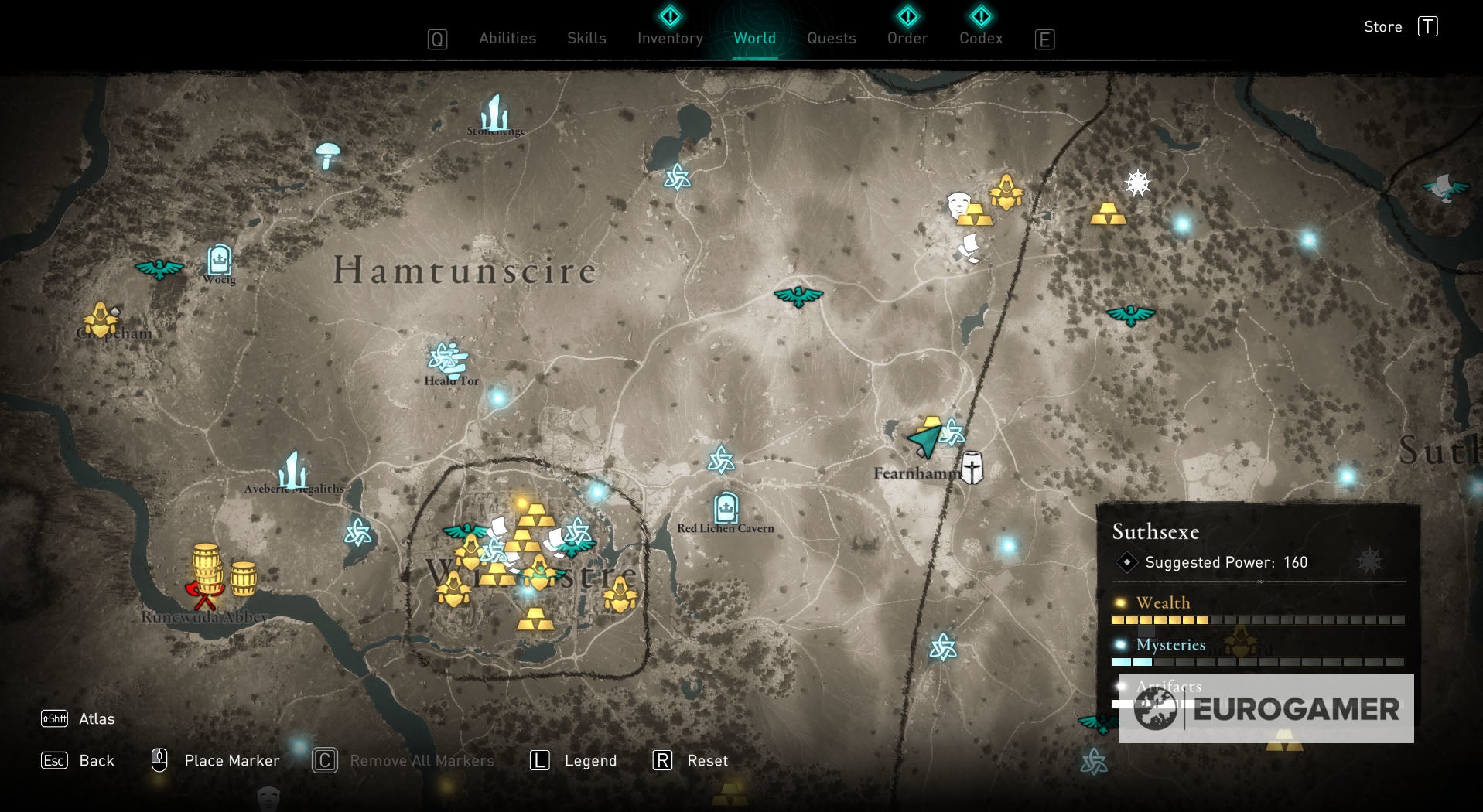Open the Atlas view
1483x812 pixels.
pyautogui.click(x=96, y=719)
